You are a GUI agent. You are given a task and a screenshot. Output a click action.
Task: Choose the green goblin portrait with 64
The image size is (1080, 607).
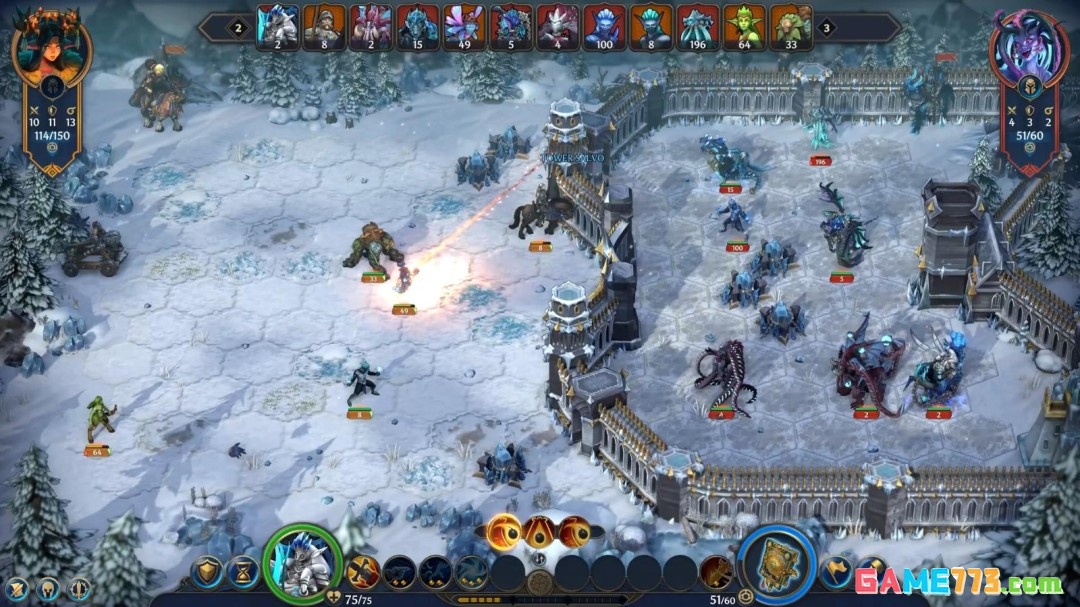click(x=743, y=27)
